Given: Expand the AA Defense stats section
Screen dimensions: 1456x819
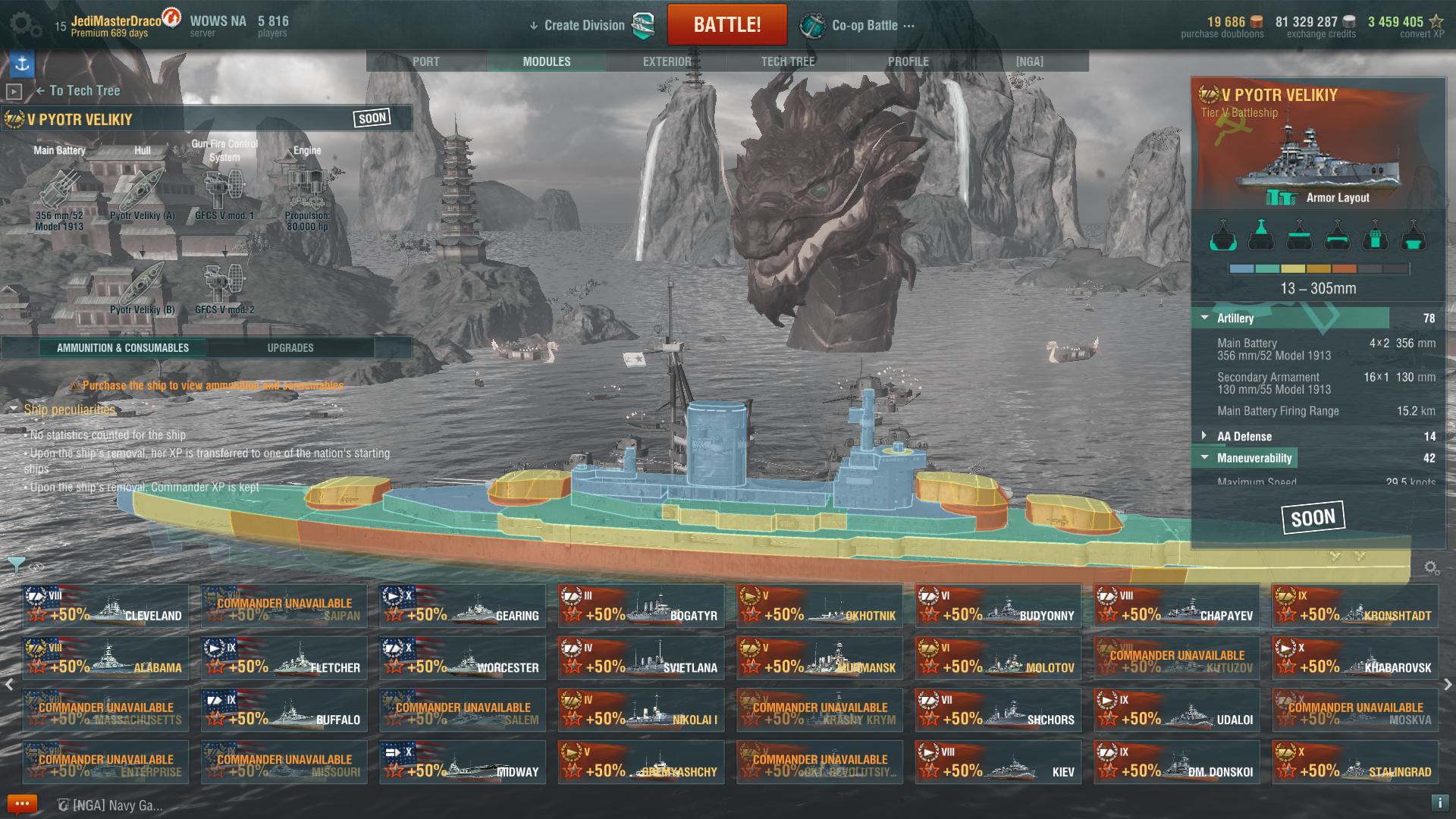Looking at the screenshot, I should pyautogui.click(x=1205, y=436).
